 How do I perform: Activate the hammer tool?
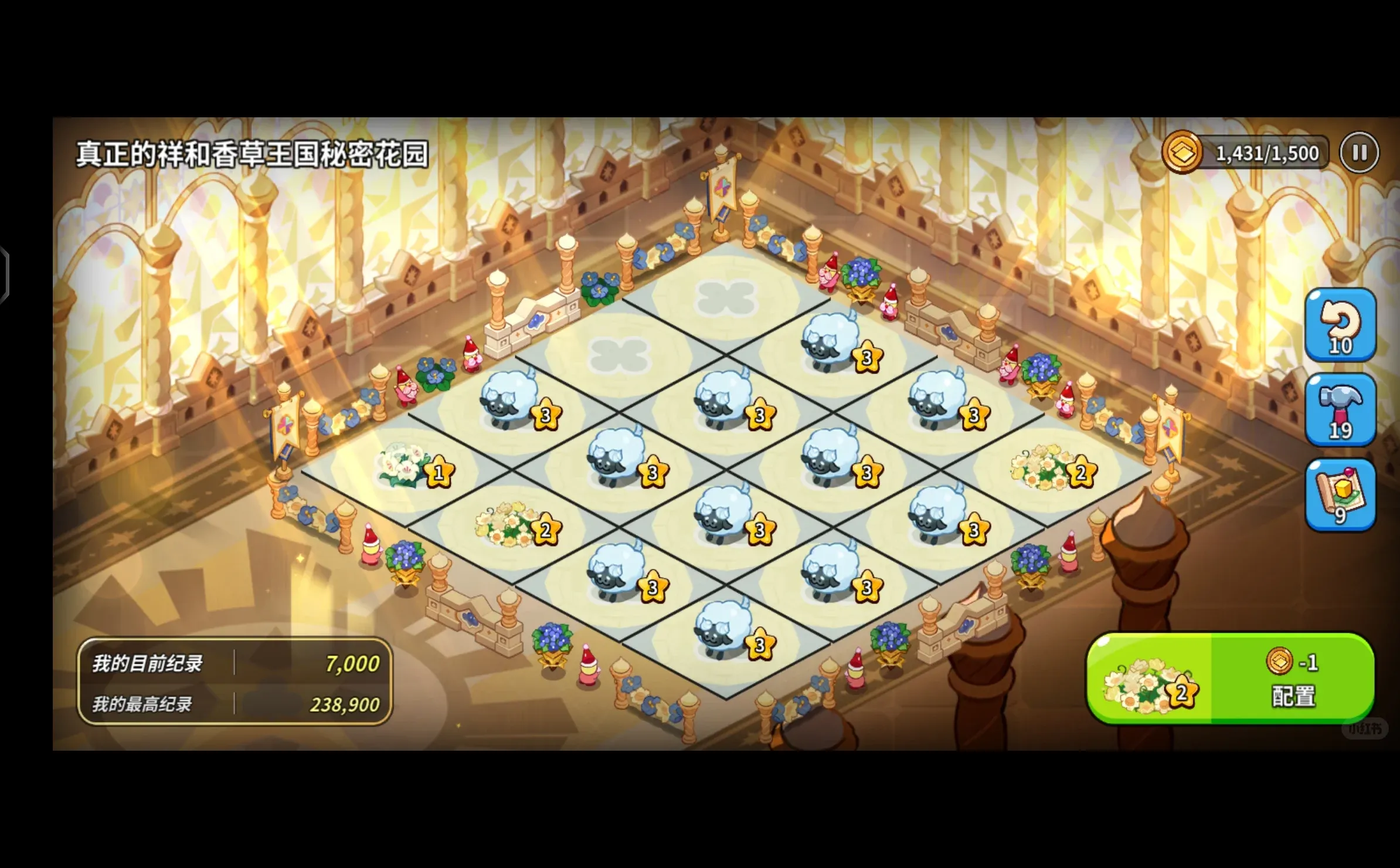coord(1340,409)
